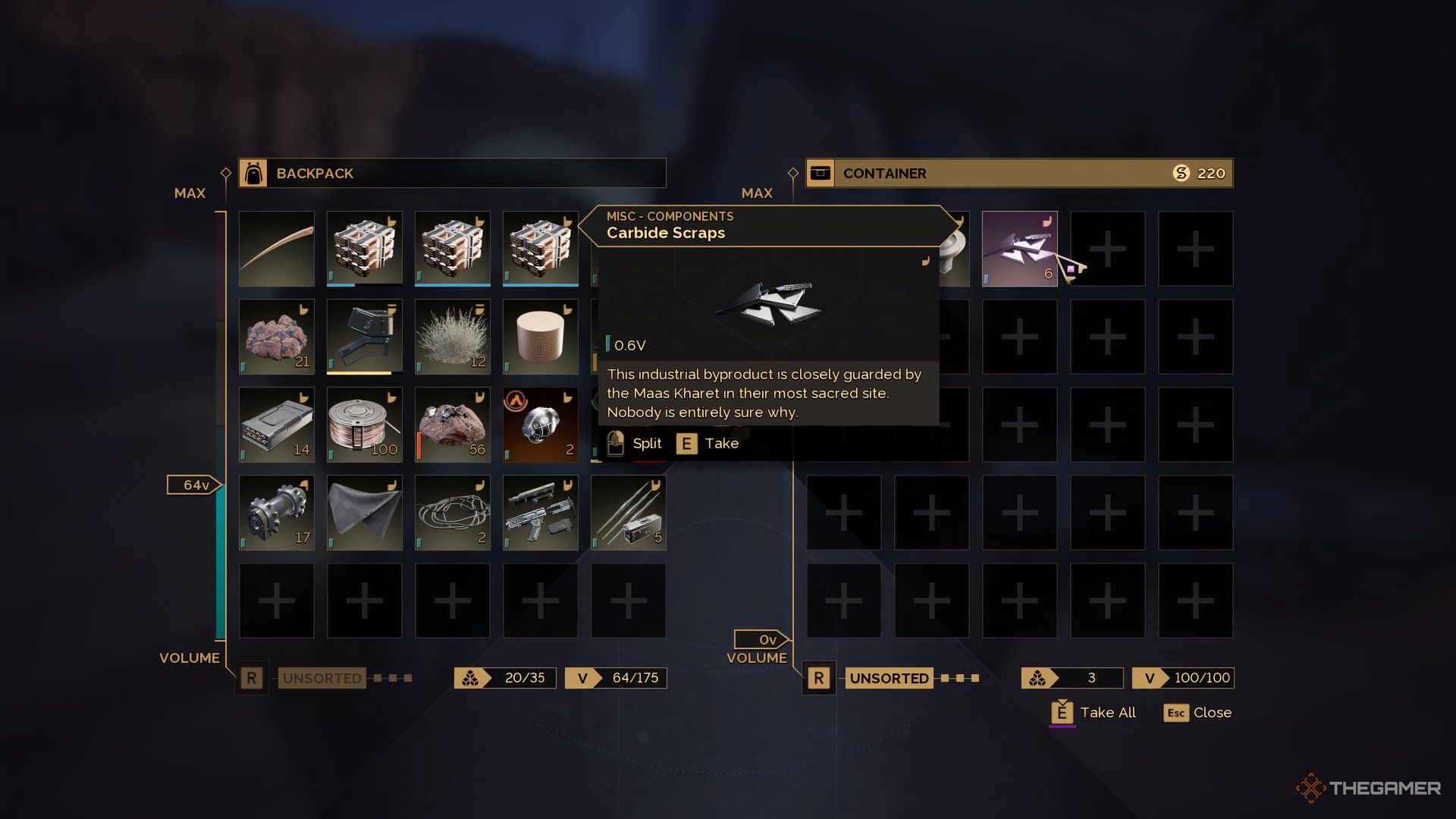This screenshot has width=1456, height=819.
Task: Choose the gear cog stack of 17
Action: [277, 513]
